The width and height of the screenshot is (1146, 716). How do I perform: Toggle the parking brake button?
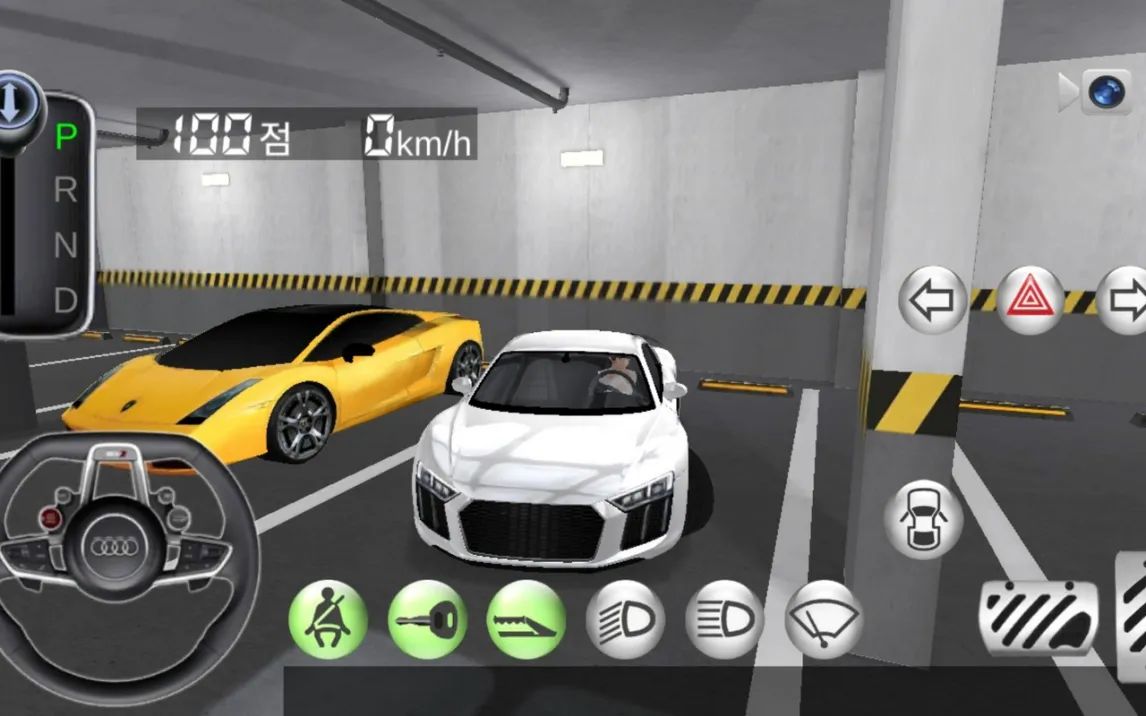[x=526, y=620]
